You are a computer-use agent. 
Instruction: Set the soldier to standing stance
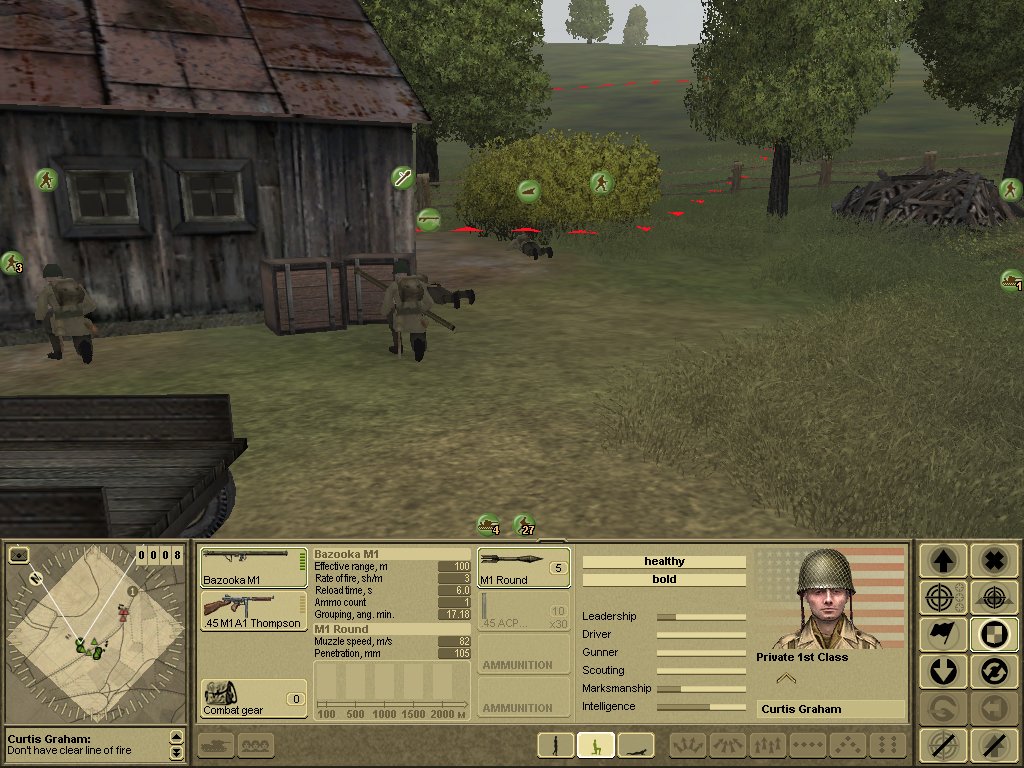tap(556, 745)
